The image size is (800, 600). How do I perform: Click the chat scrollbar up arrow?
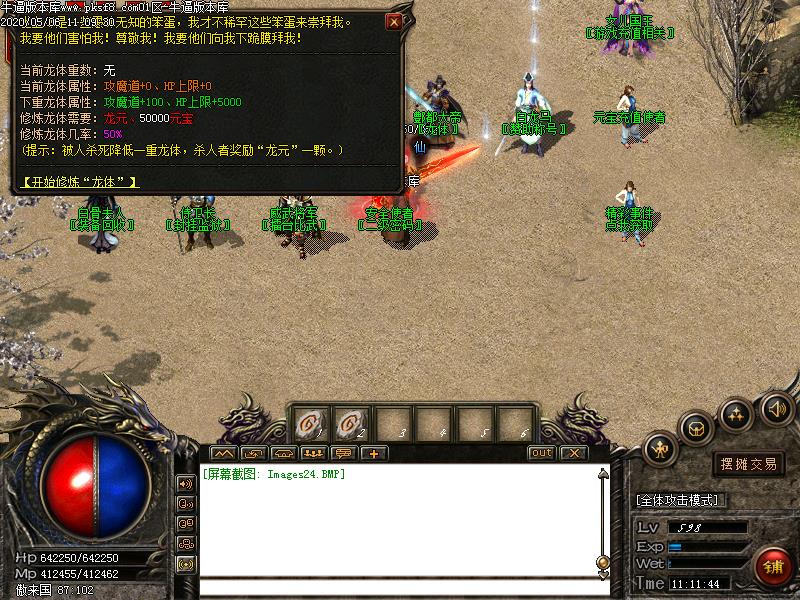(x=602, y=474)
